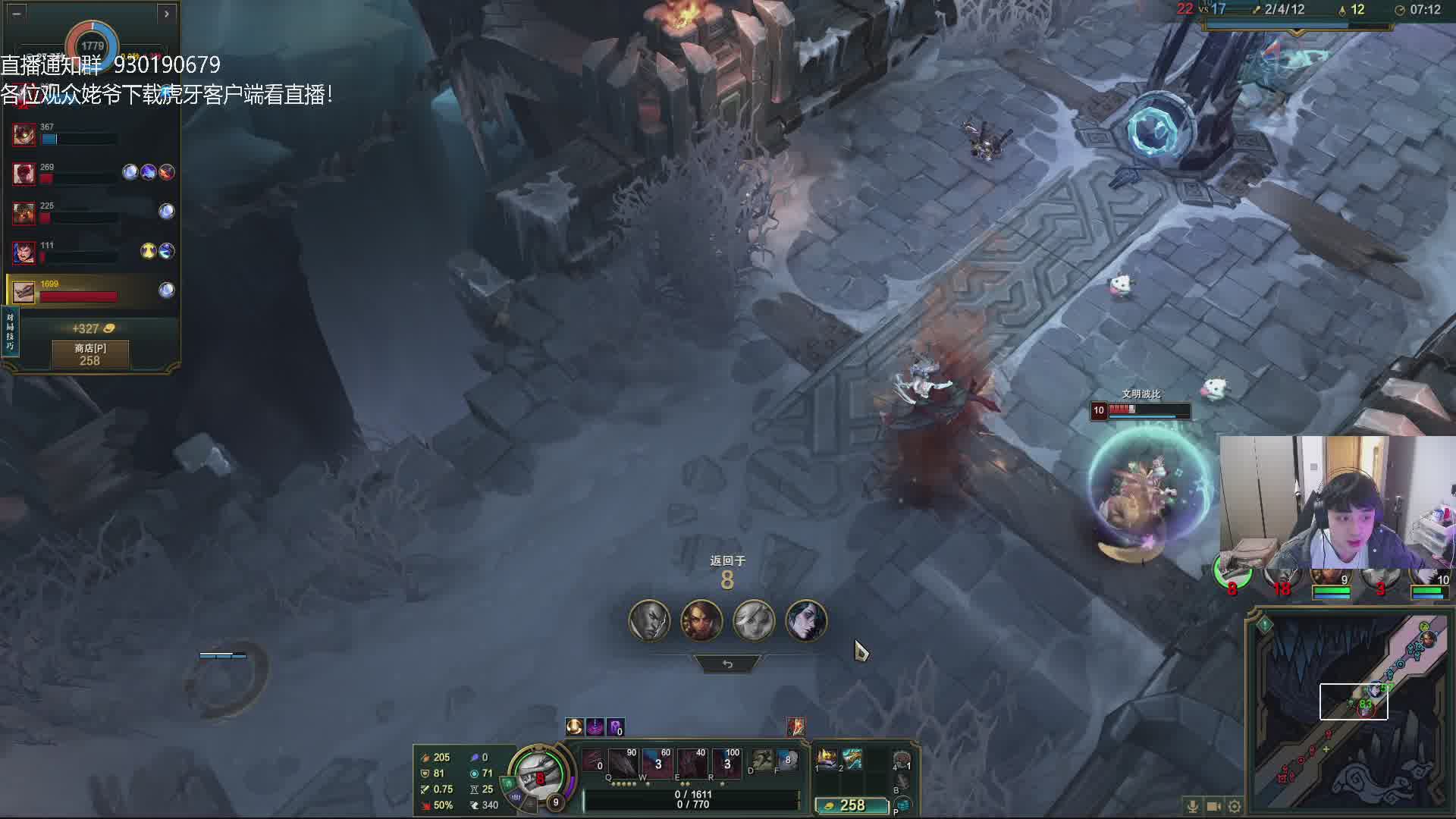Image resolution: width=1456 pixels, height=819 pixels.
Task: Open the 对局技巧 side tab
Action: [10, 331]
